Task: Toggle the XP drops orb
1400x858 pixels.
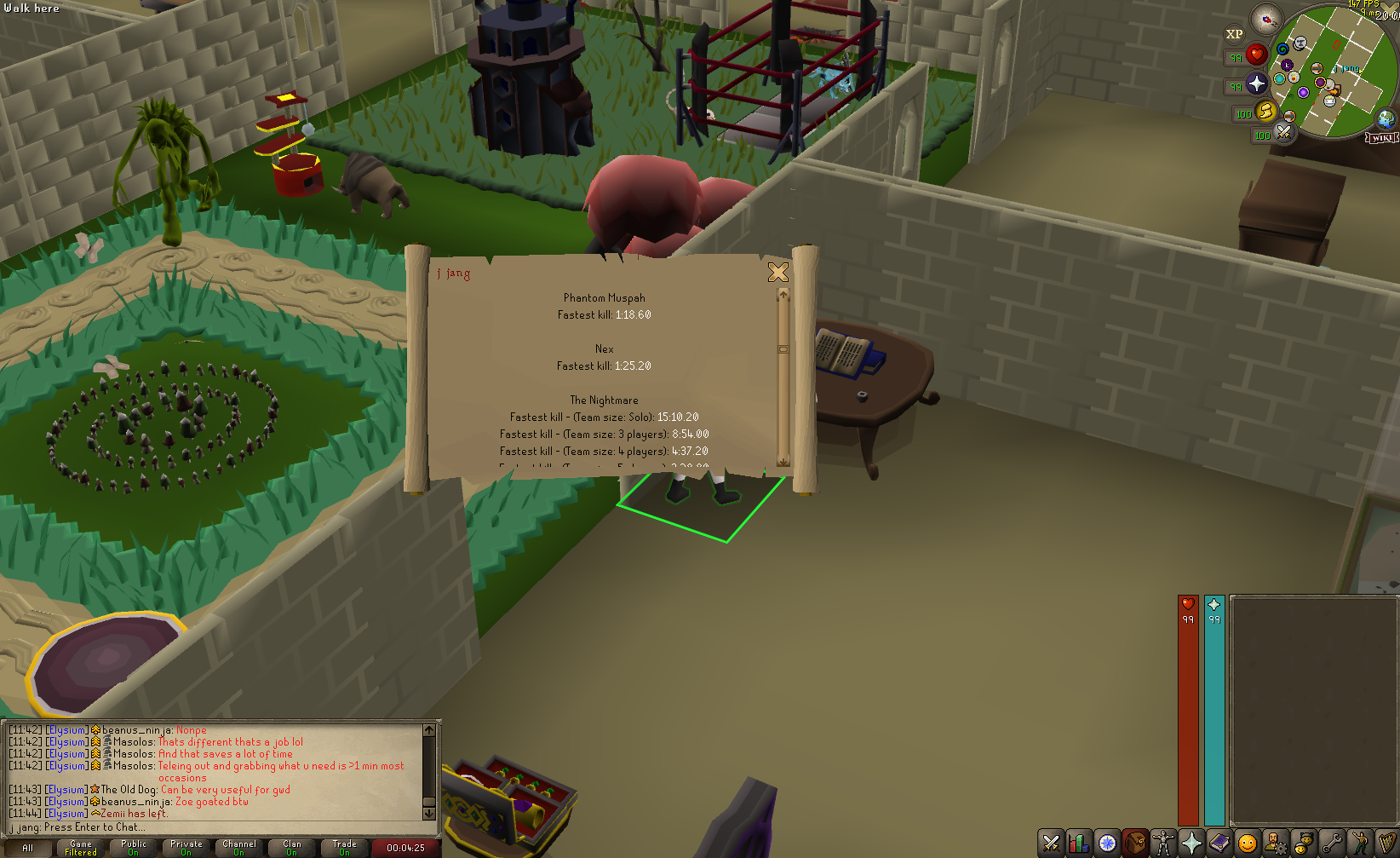Action: (x=1234, y=35)
